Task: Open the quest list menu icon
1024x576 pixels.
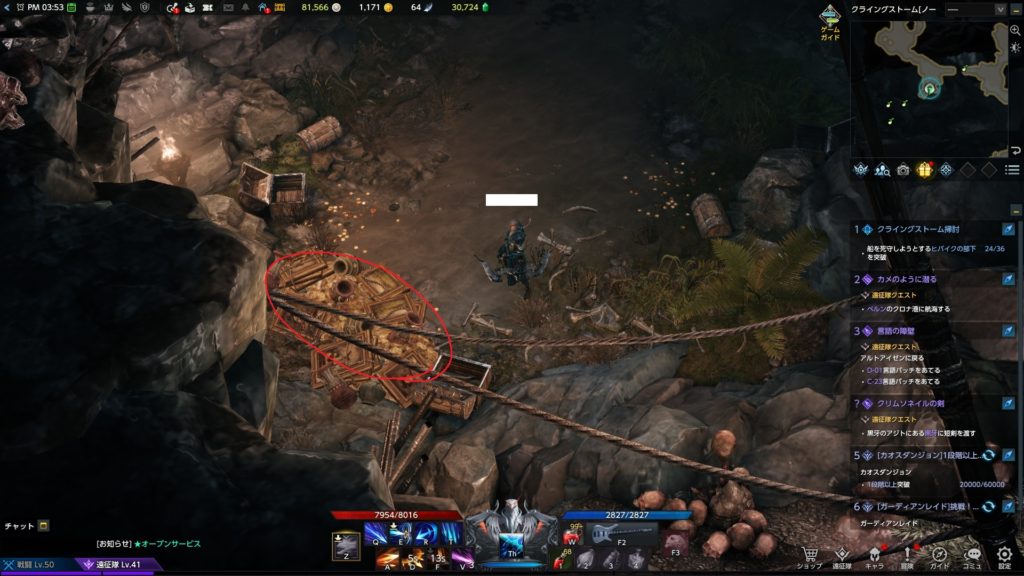Action: pyautogui.click(x=1012, y=170)
